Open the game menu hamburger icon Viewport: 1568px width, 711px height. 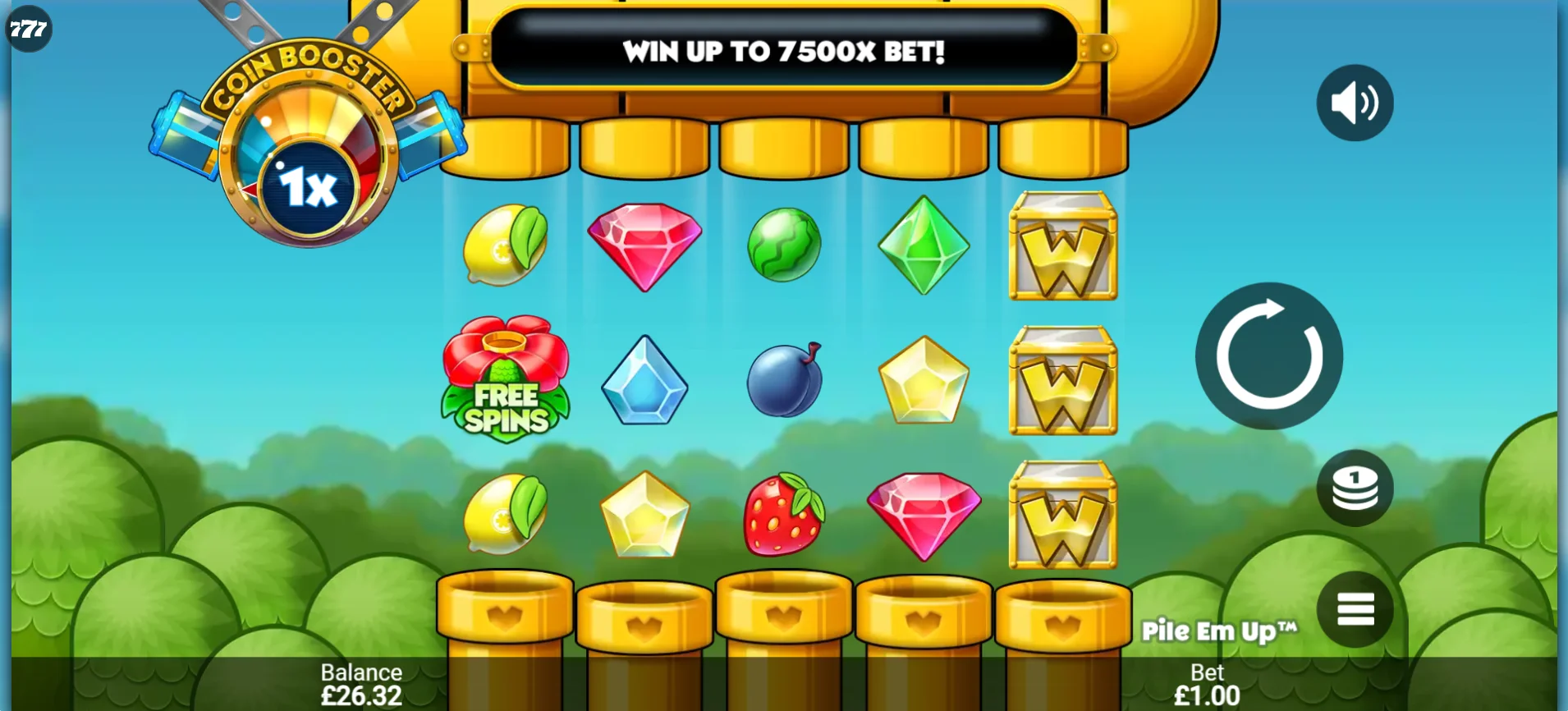[x=1355, y=608]
